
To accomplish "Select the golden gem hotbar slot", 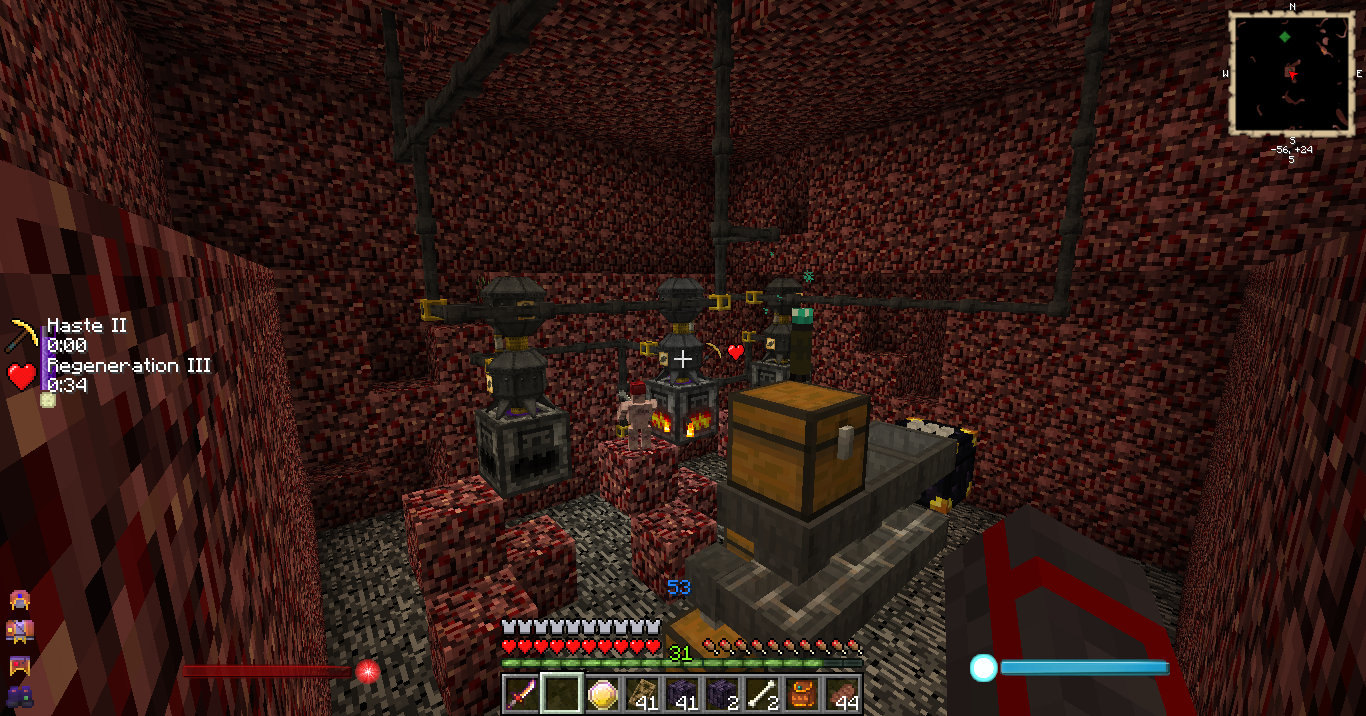I will tap(602, 693).
